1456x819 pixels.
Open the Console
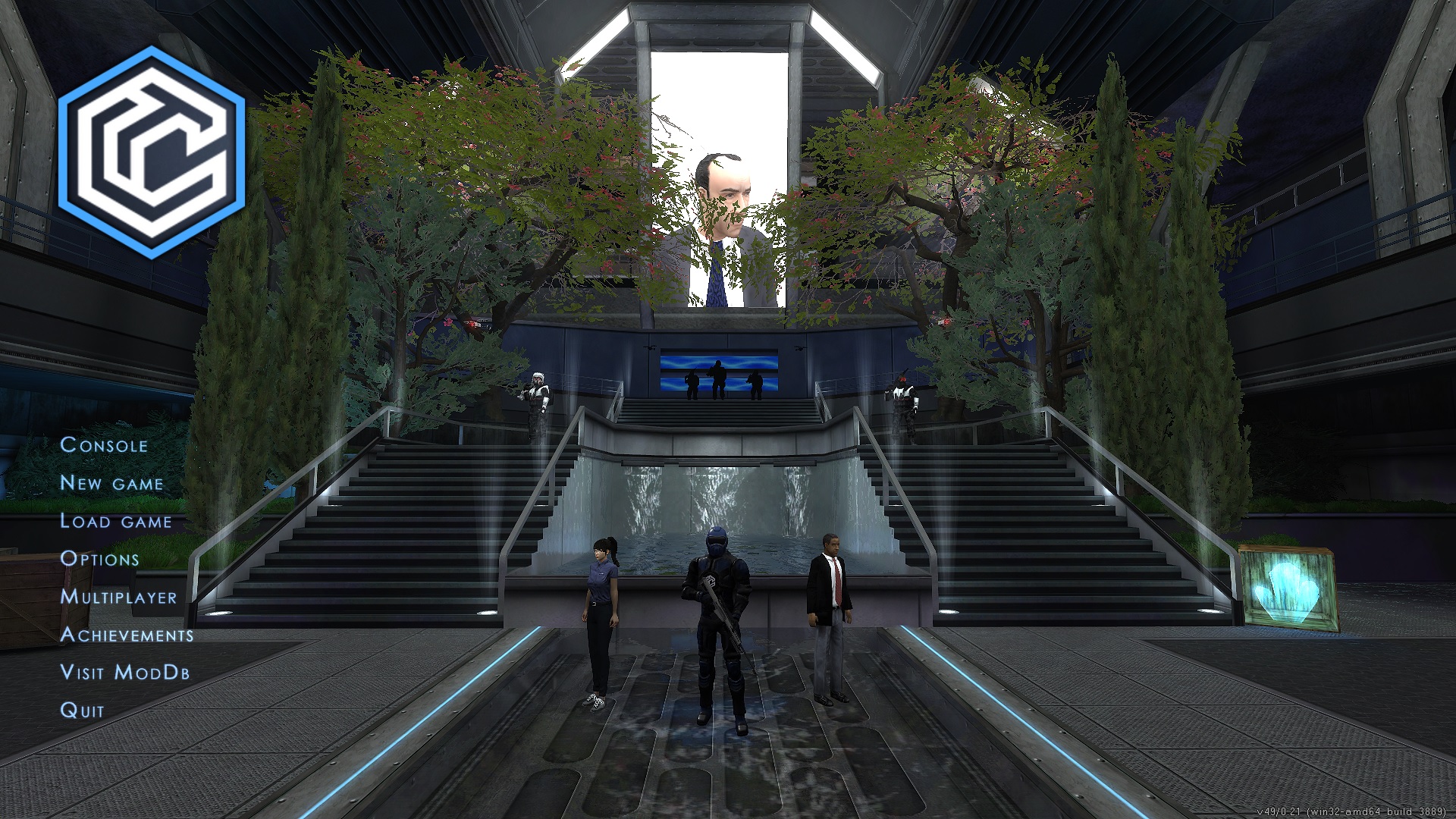point(105,445)
